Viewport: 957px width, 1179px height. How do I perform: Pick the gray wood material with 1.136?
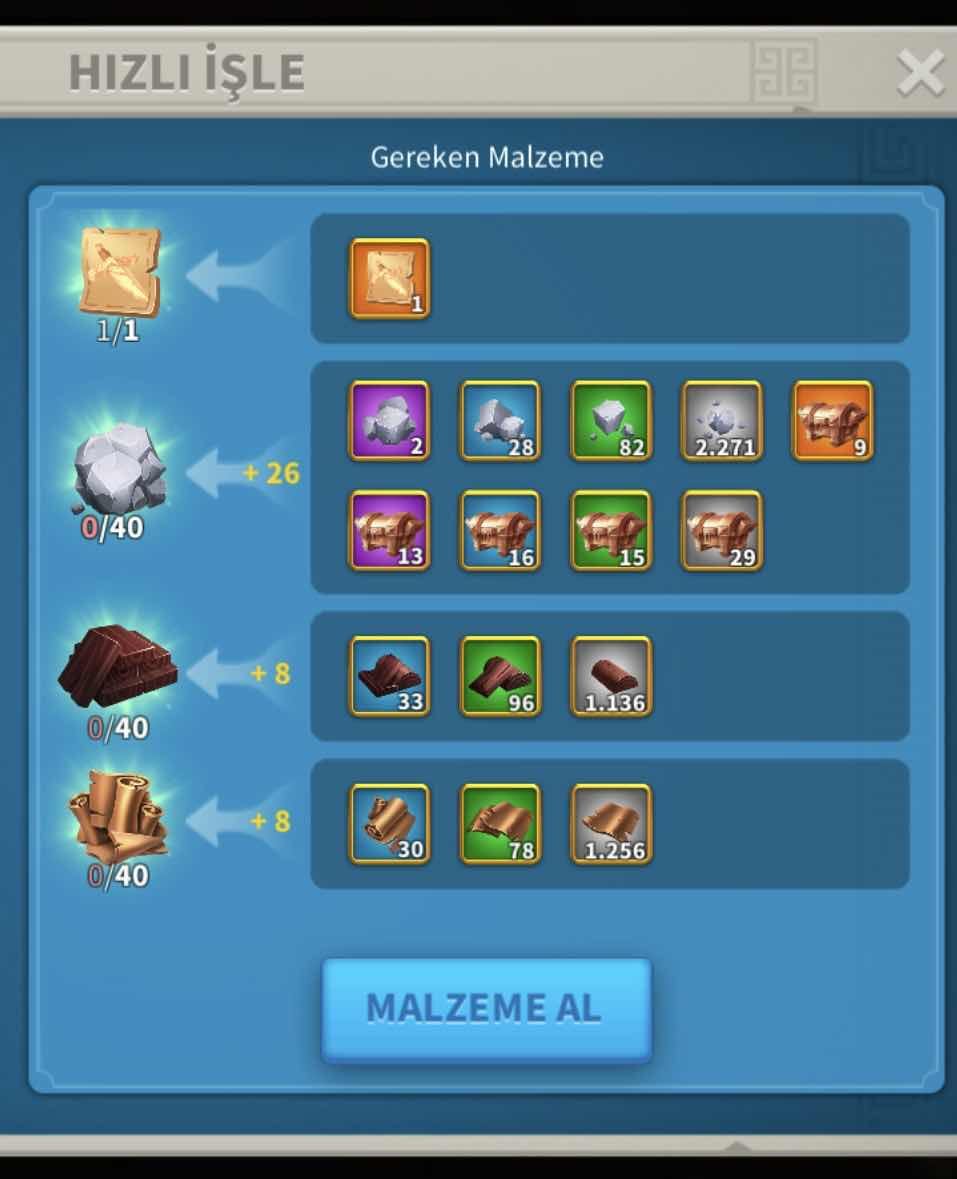[x=611, y=677]
